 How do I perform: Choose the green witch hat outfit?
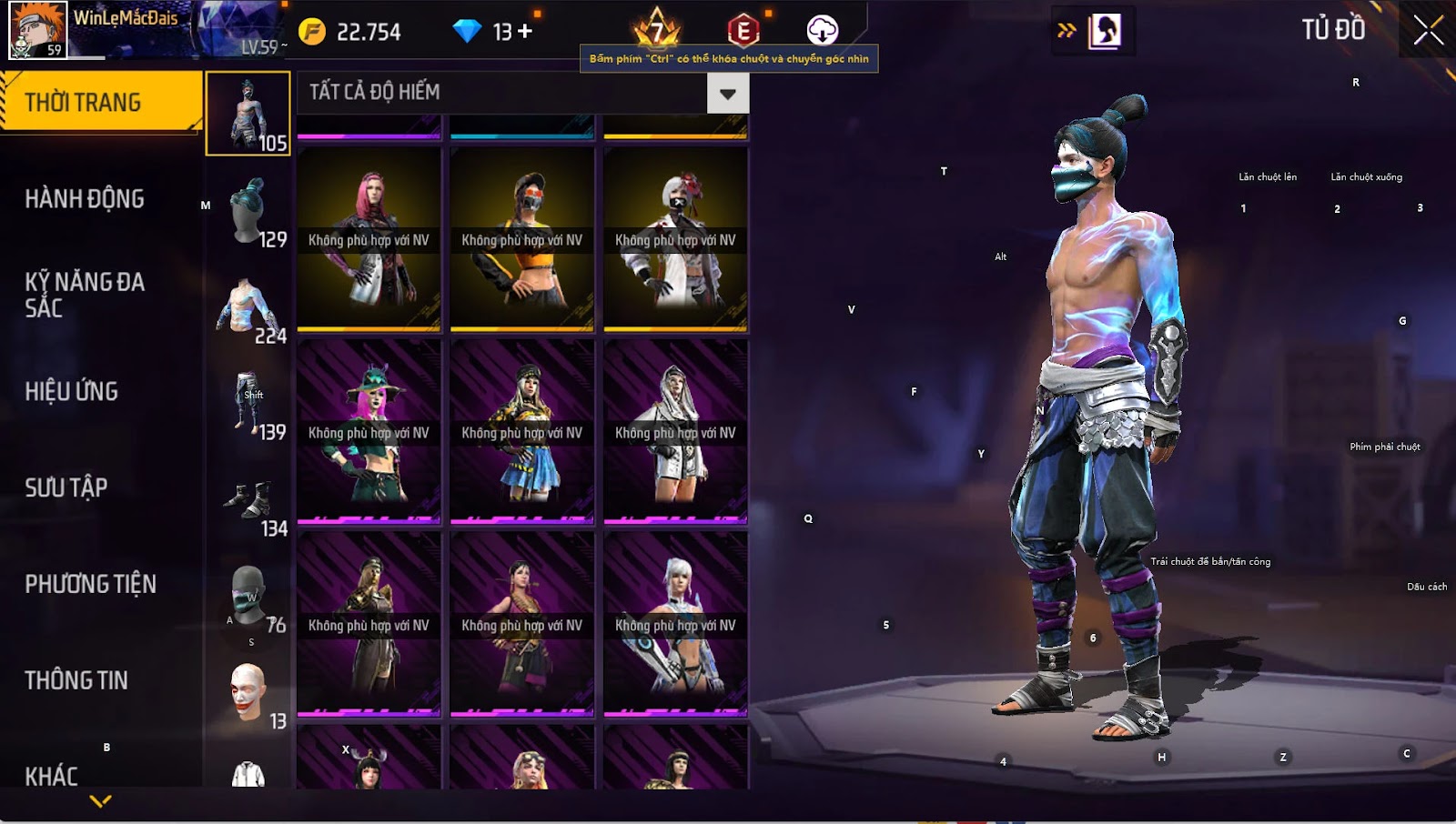(x=369, y=433)
